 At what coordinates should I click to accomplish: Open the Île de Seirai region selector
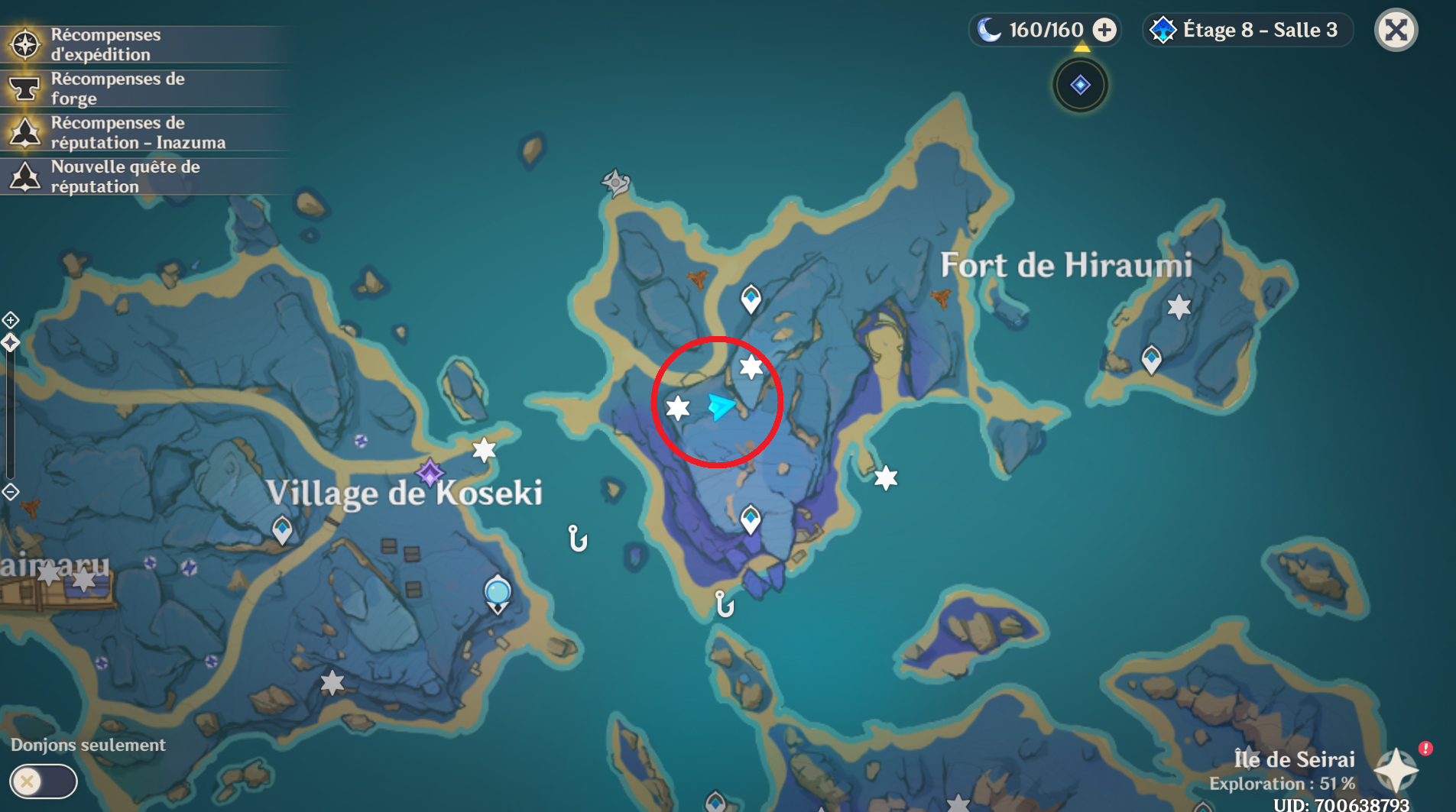coord(1396,770)
